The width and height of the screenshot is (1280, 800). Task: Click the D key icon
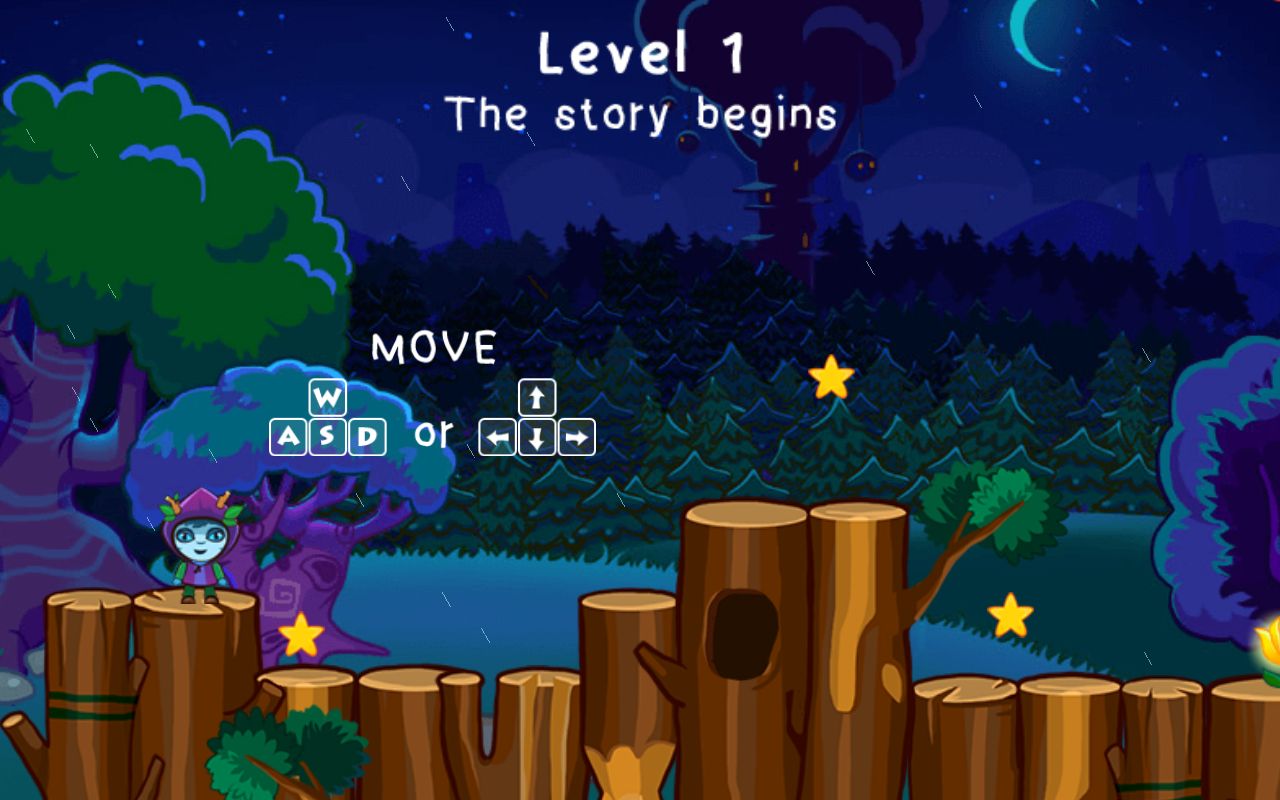[366, 435]
